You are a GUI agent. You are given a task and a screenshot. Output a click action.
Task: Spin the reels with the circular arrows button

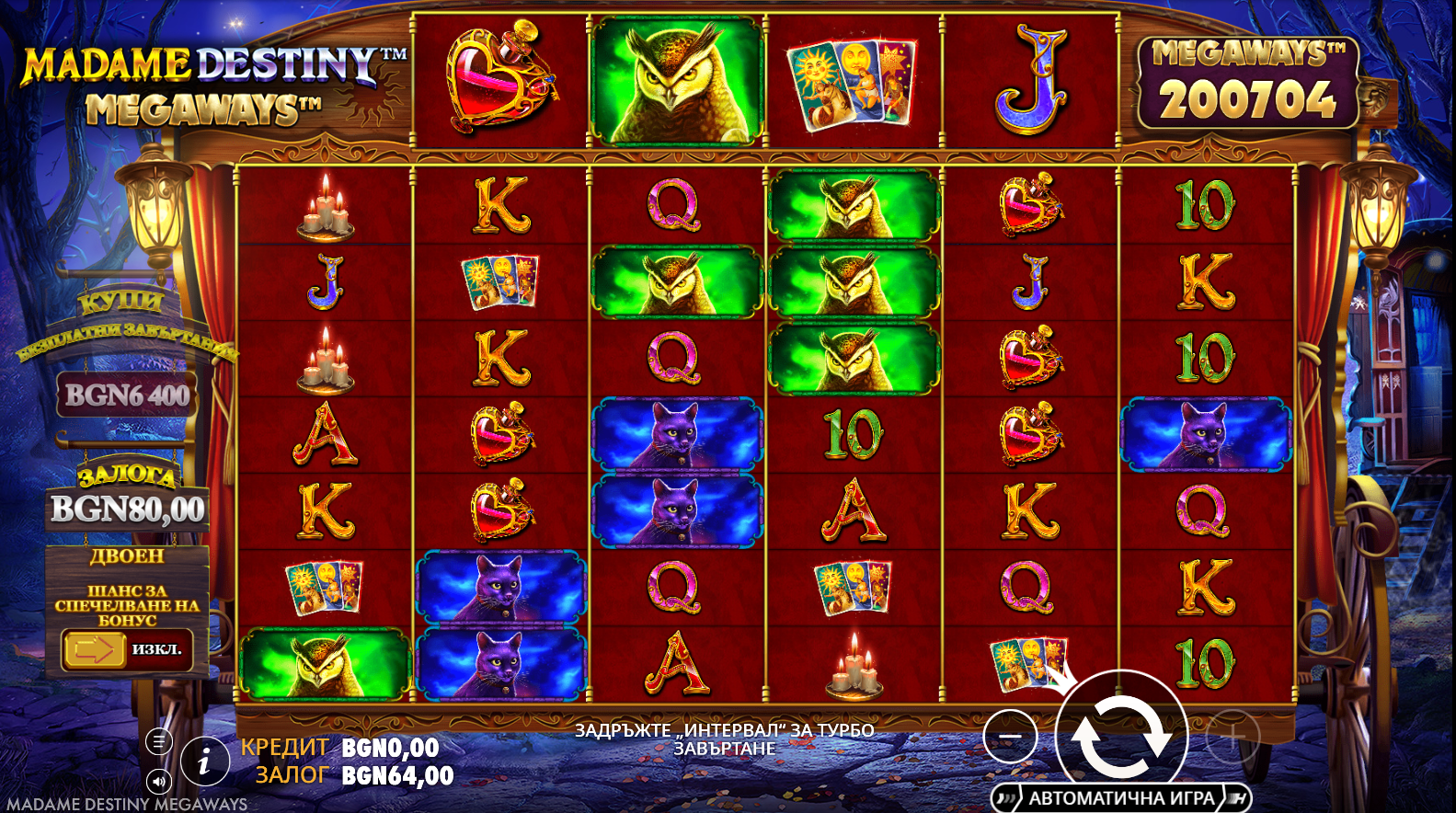pos(1121,735)
